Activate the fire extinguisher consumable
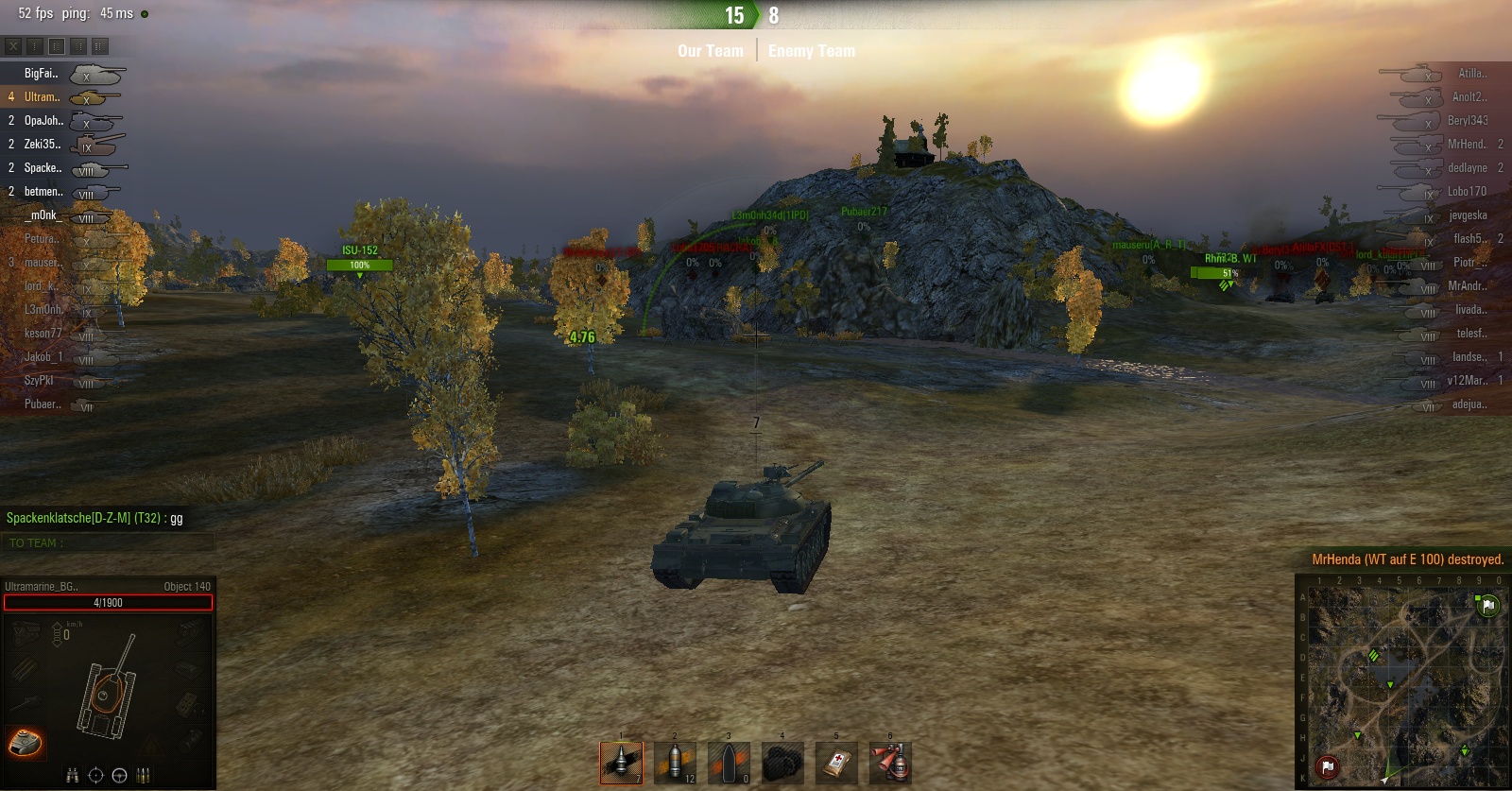 [890, 763]
